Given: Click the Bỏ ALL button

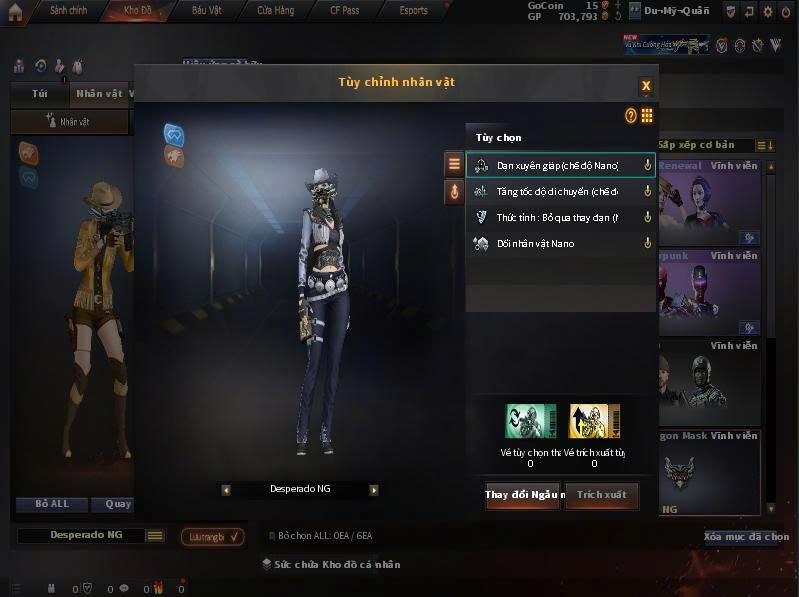Looking at the screenshot, I should (x=51, y=504).
